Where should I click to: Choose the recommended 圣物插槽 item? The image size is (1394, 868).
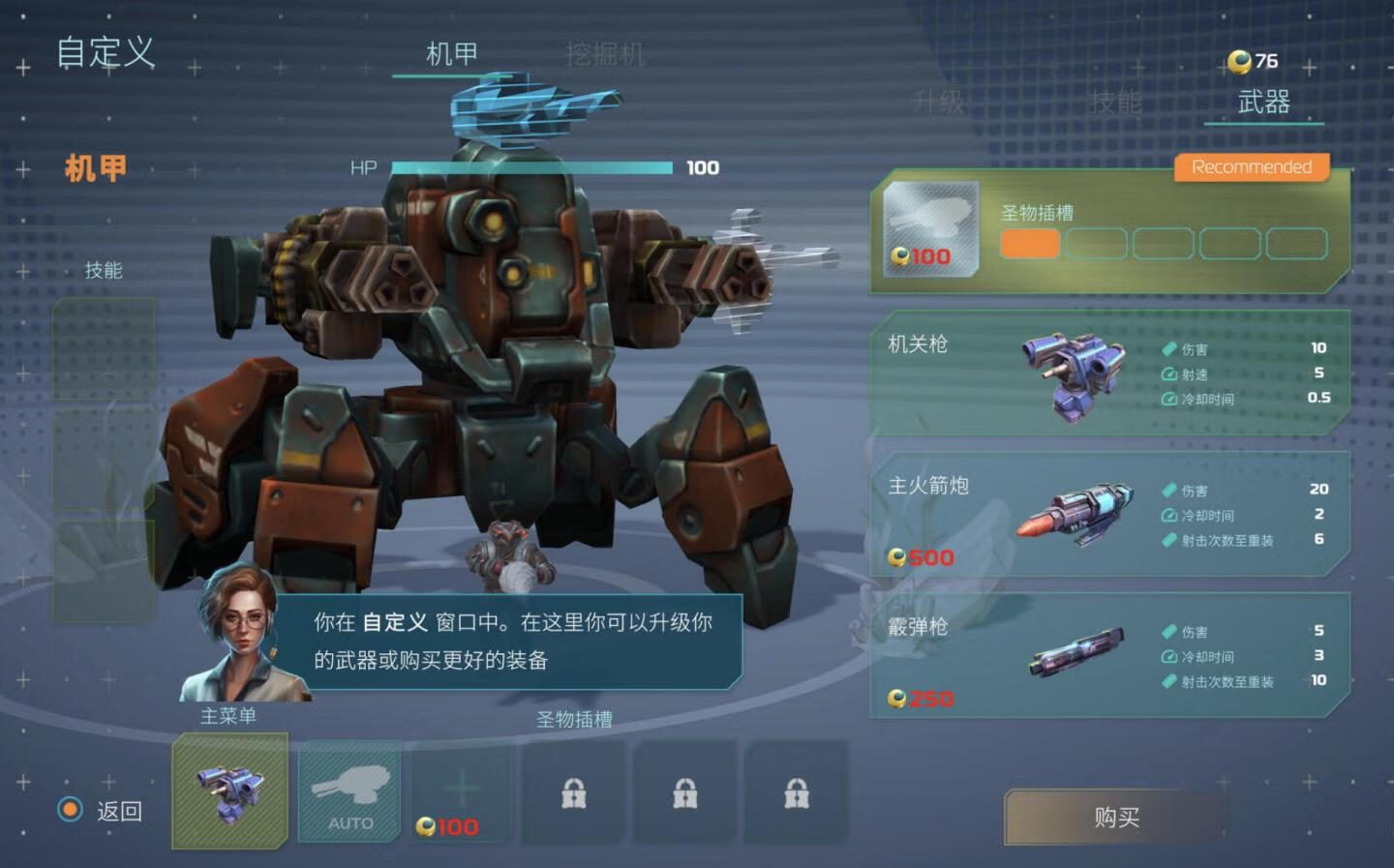(x=1109, y=232)
